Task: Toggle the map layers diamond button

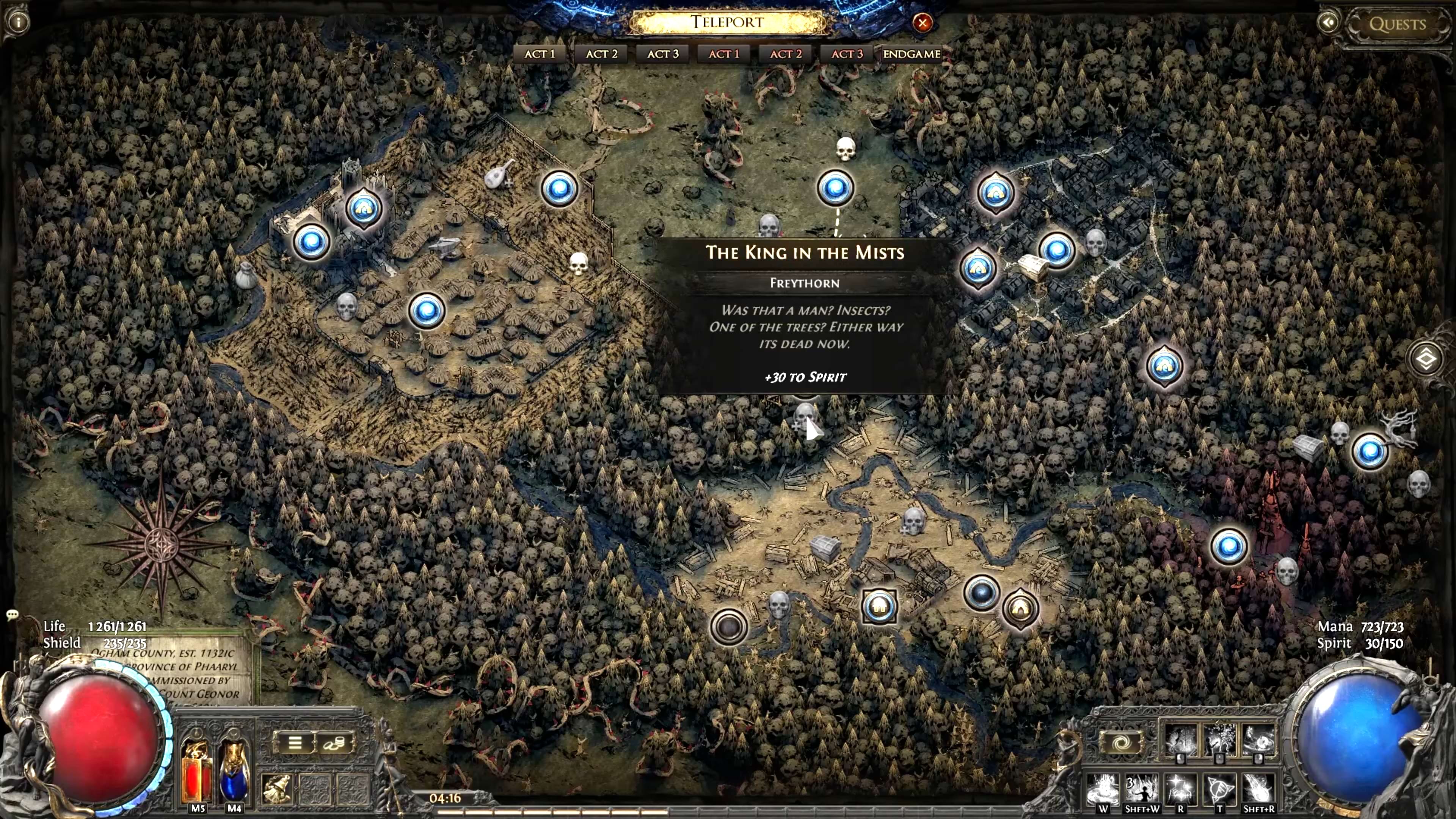Action: coord(1425,359)
